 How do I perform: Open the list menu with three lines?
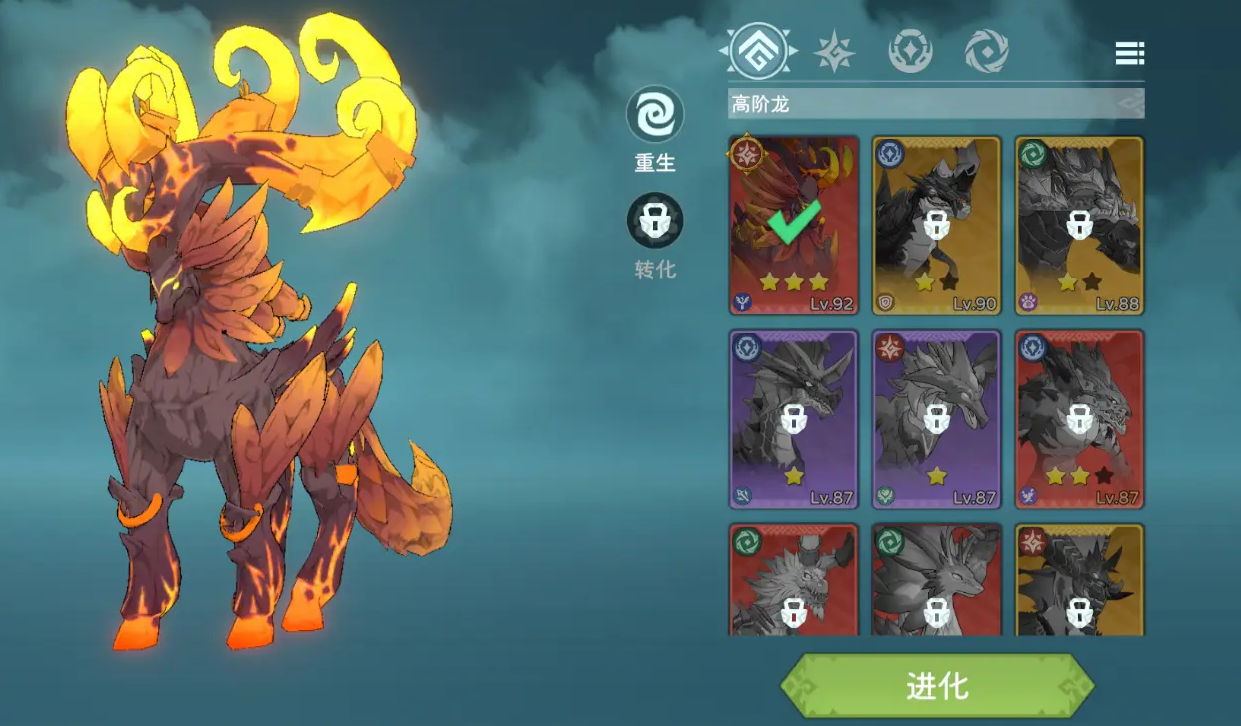[x=1129, y=53]
